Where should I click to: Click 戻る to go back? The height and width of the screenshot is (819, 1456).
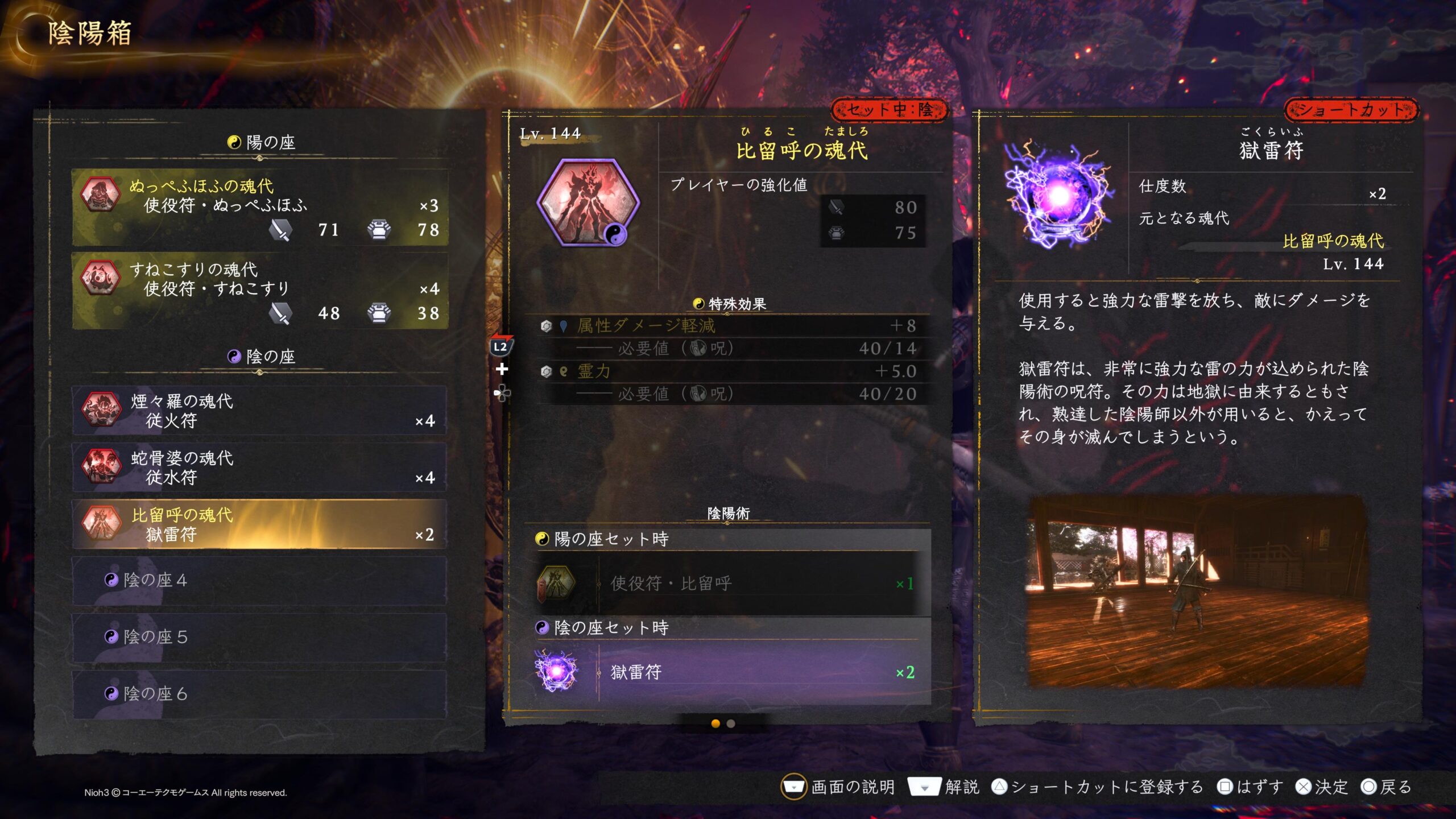coord(1387,787)
